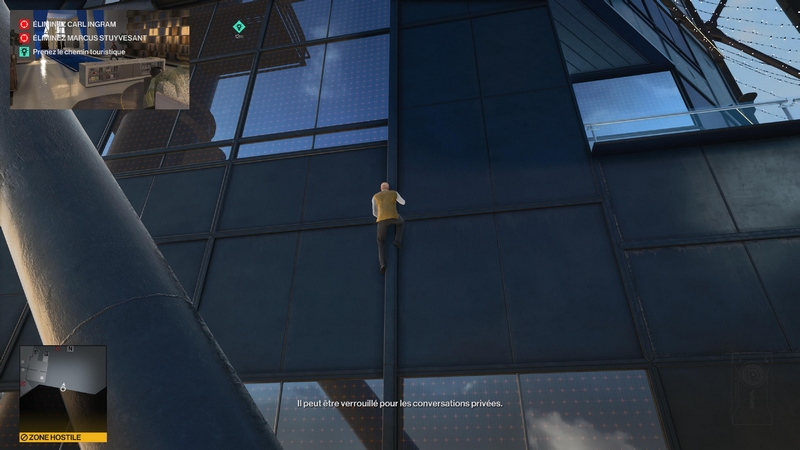Click the Zone Hostile status label
Viewport: 800px width, 450px height.
point(62,437)
